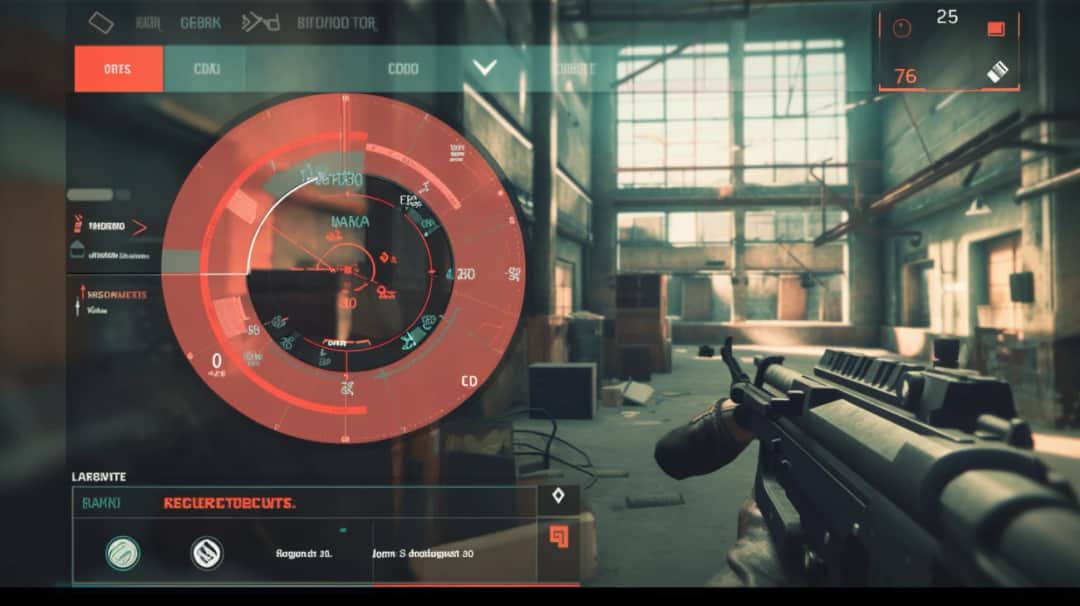Click the red circle icon in top-right panel
The image size is (1080, 606).
click(x=902, y=29)
